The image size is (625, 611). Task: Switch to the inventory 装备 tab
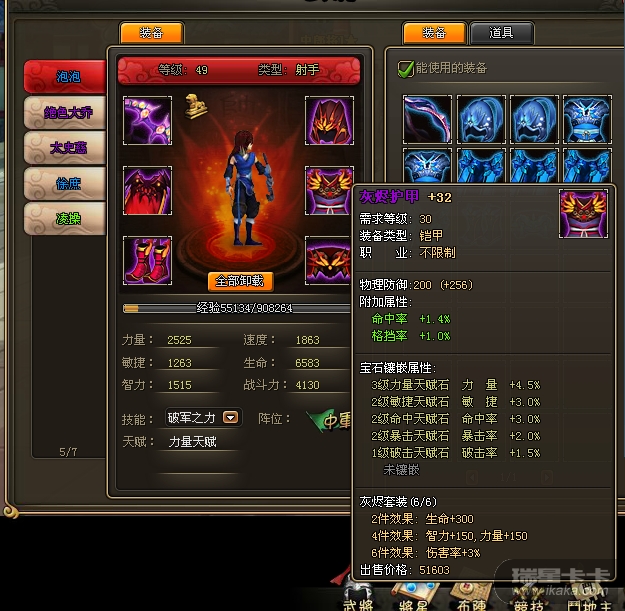(434, 33)
